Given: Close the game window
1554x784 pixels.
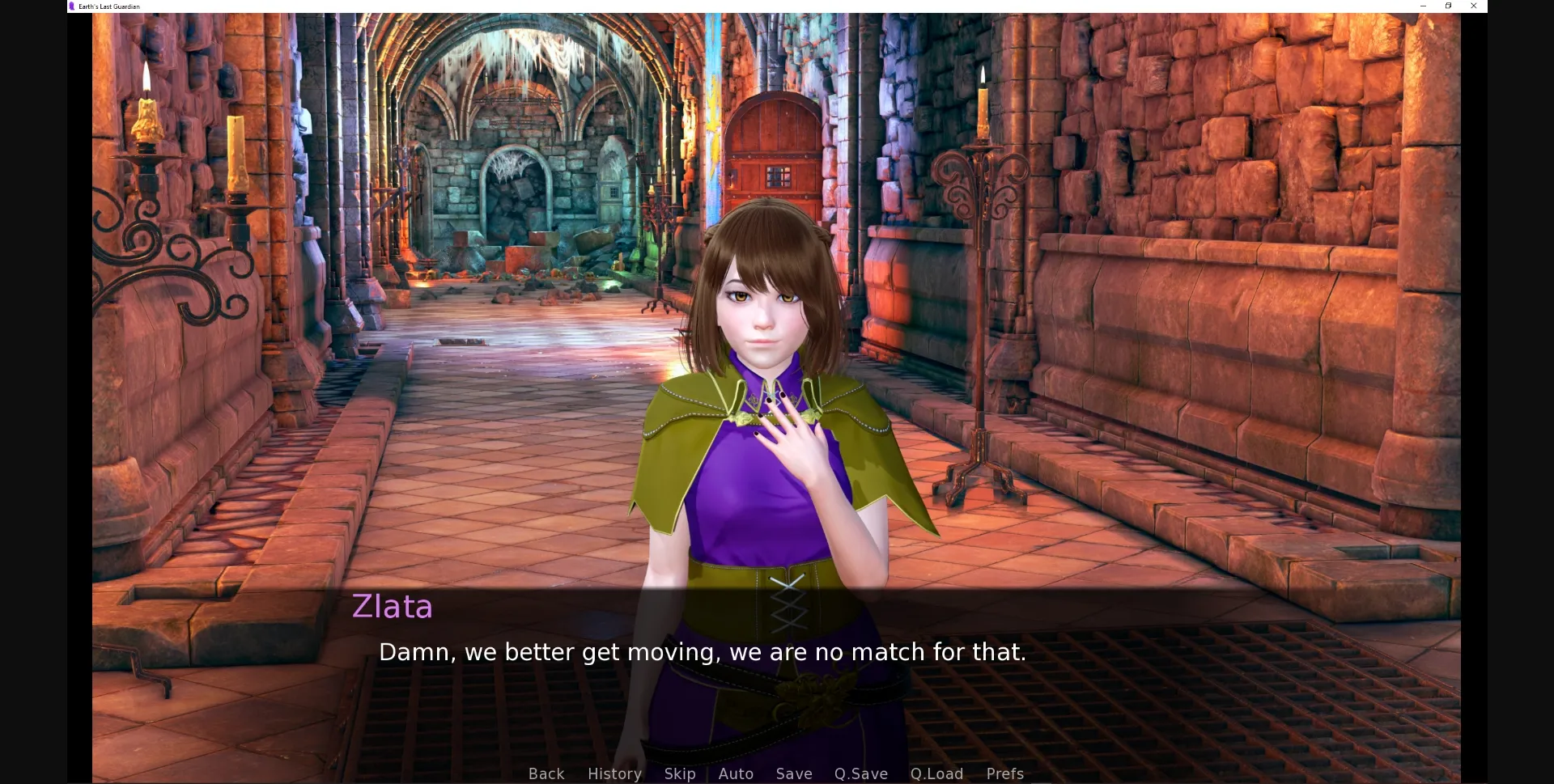Looking at the screenshot, I should [1474, 6].
